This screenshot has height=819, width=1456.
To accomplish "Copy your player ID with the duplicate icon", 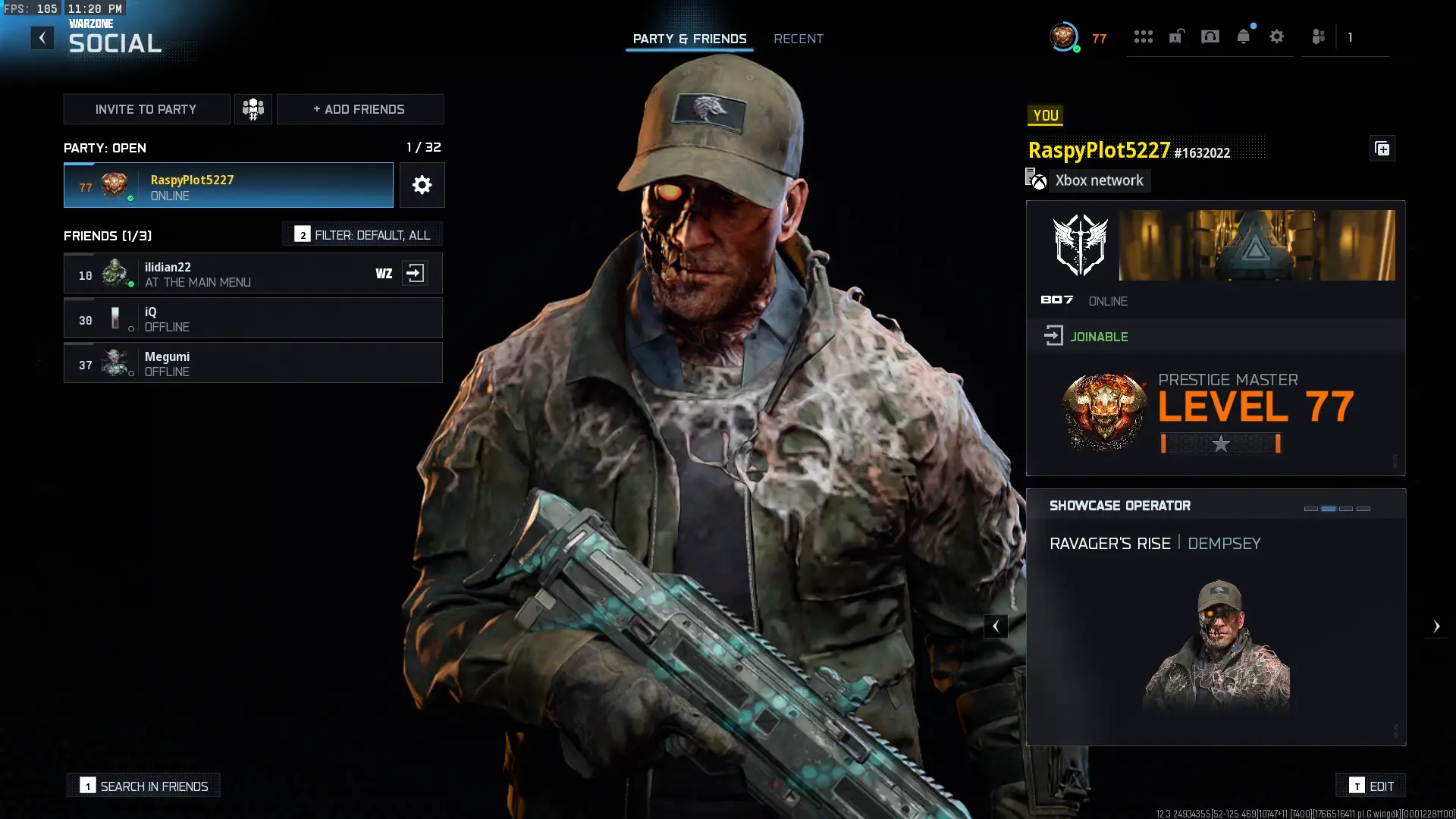I will pyautogui.click(x=1382, y=149).
